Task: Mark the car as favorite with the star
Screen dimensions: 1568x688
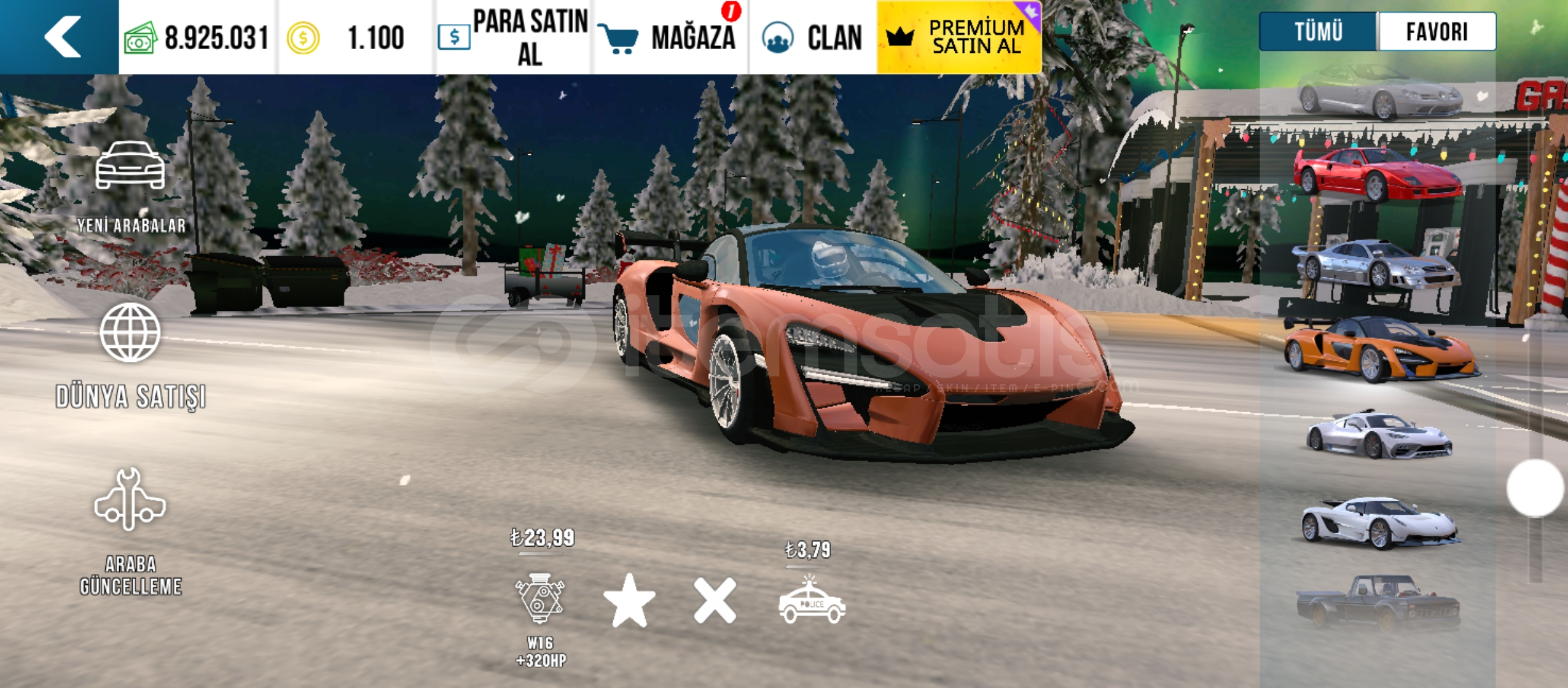Action: 629,600
